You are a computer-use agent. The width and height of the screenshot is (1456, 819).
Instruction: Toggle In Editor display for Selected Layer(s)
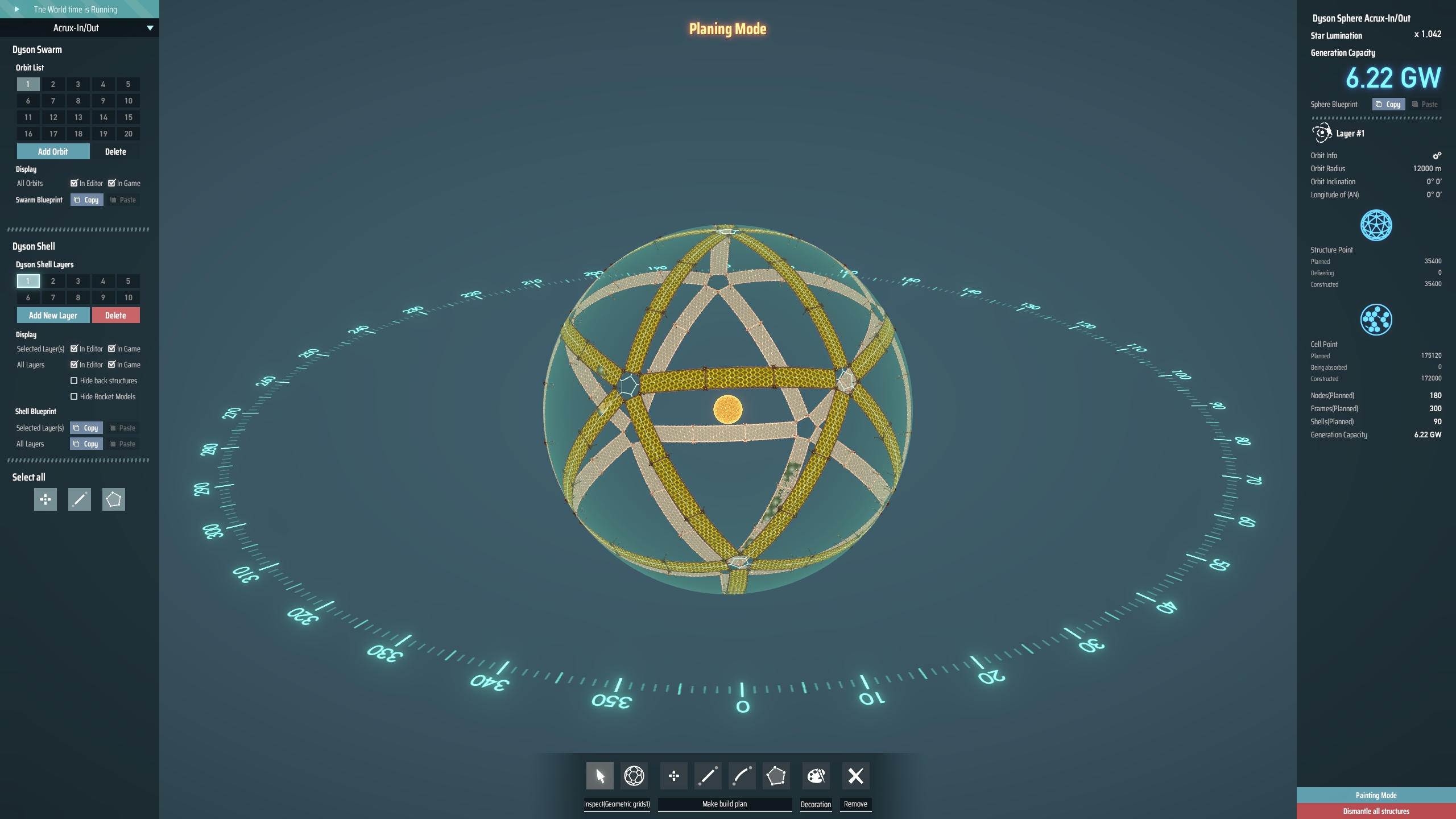(75, 349)
